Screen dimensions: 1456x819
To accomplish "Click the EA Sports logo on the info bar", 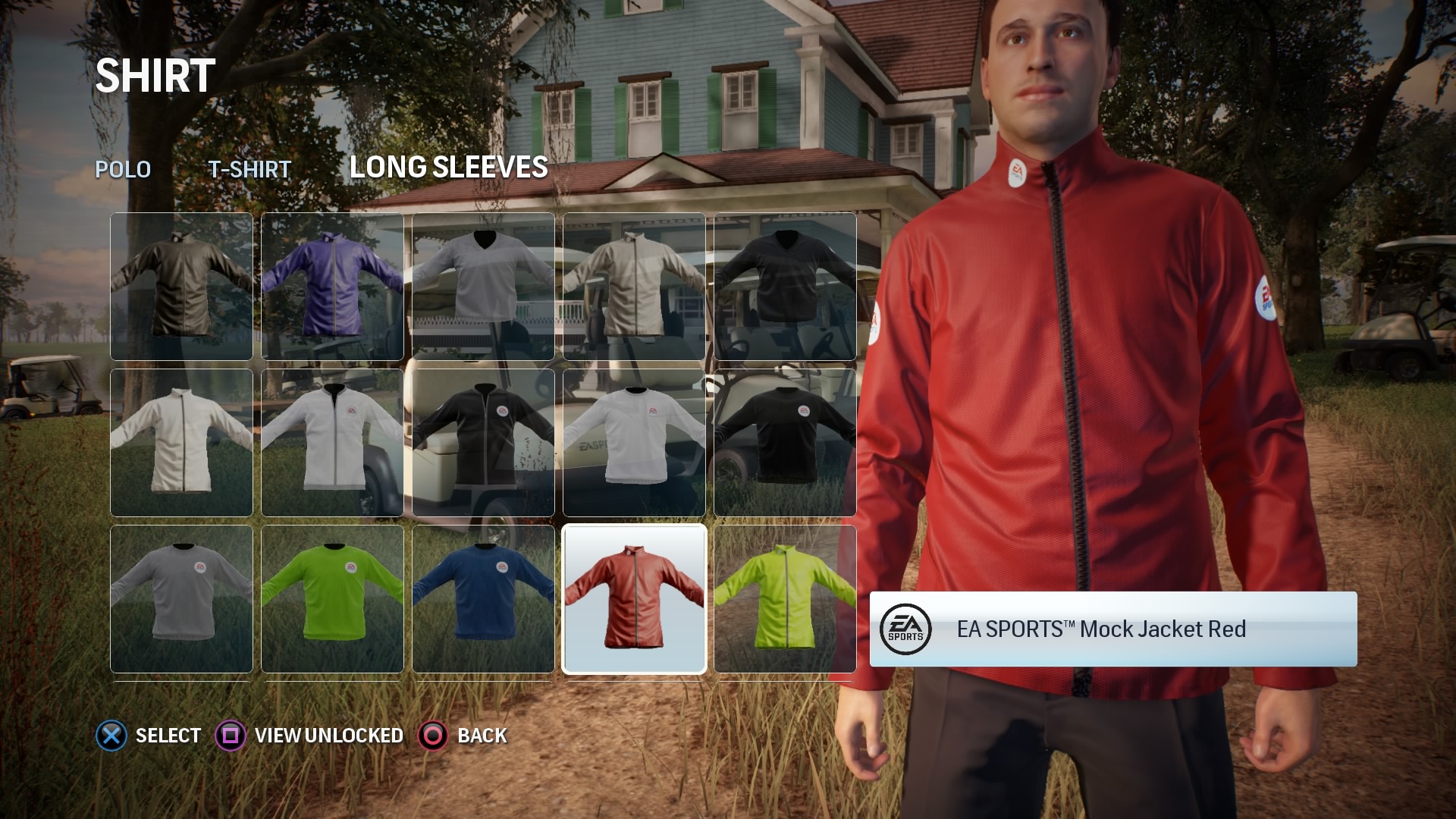I will [x=907, y=629].
